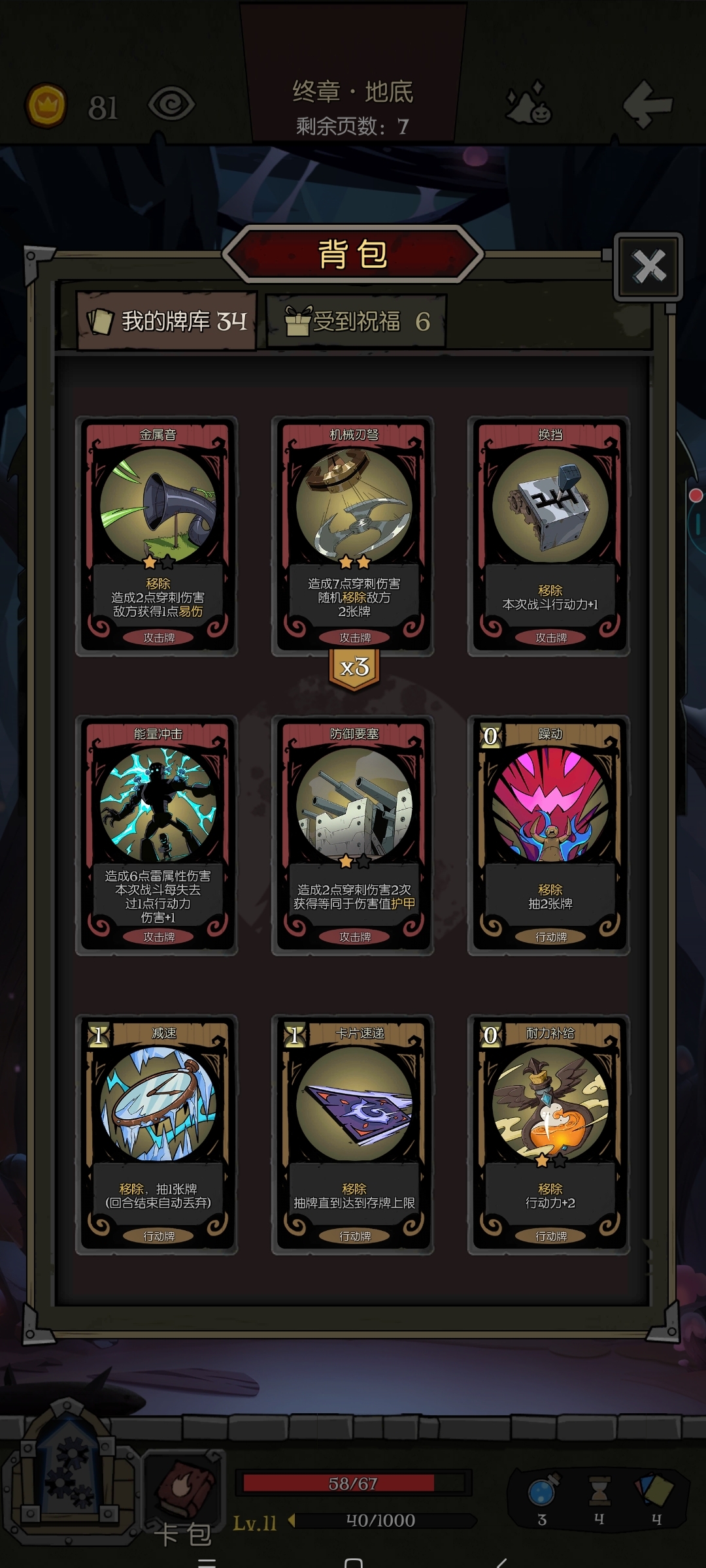The width and height of the screenshot is (706, 1568).
Task: Toggle the eye view icon
Action: click(x=171, y=105)
